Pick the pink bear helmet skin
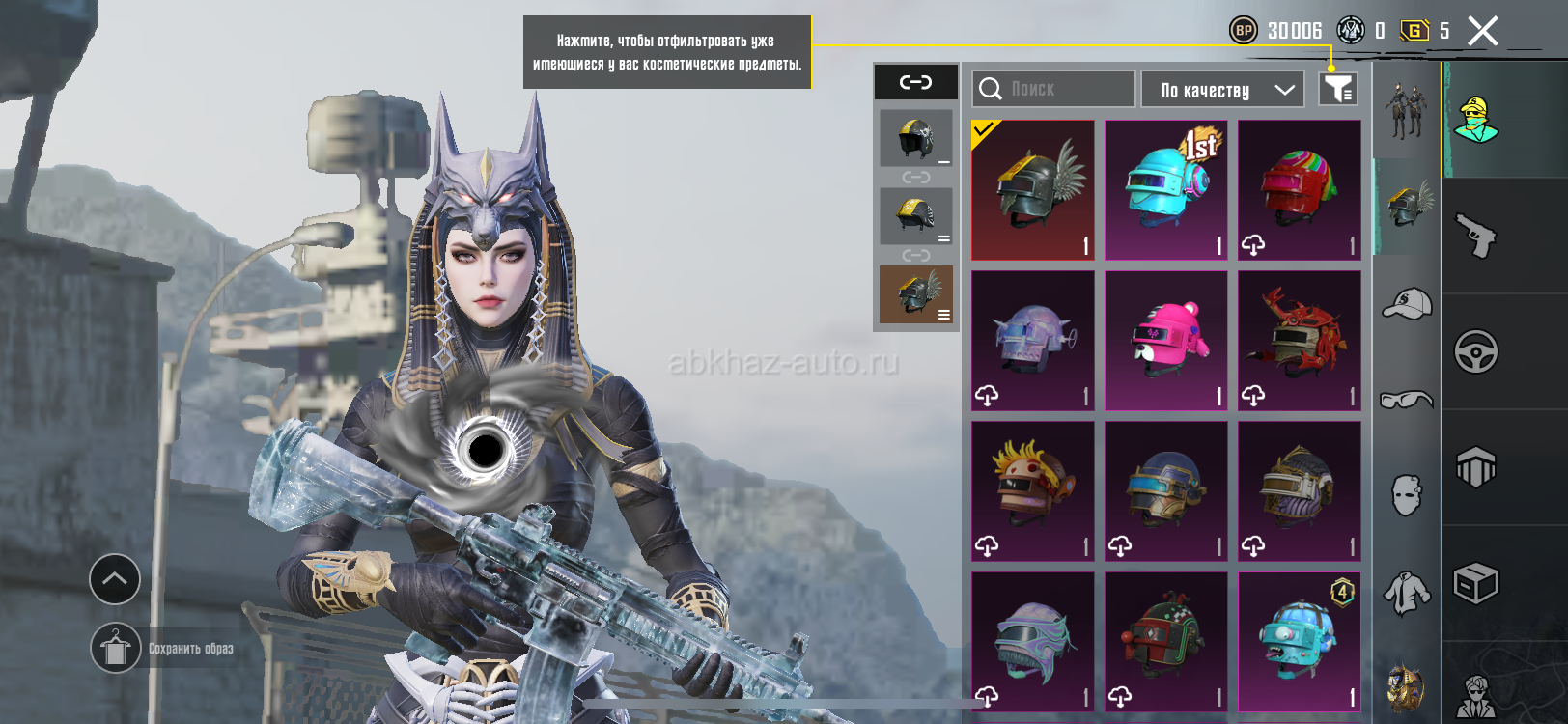The image size is (1568, 724). pyautogui.click(x=1166, y=341)
